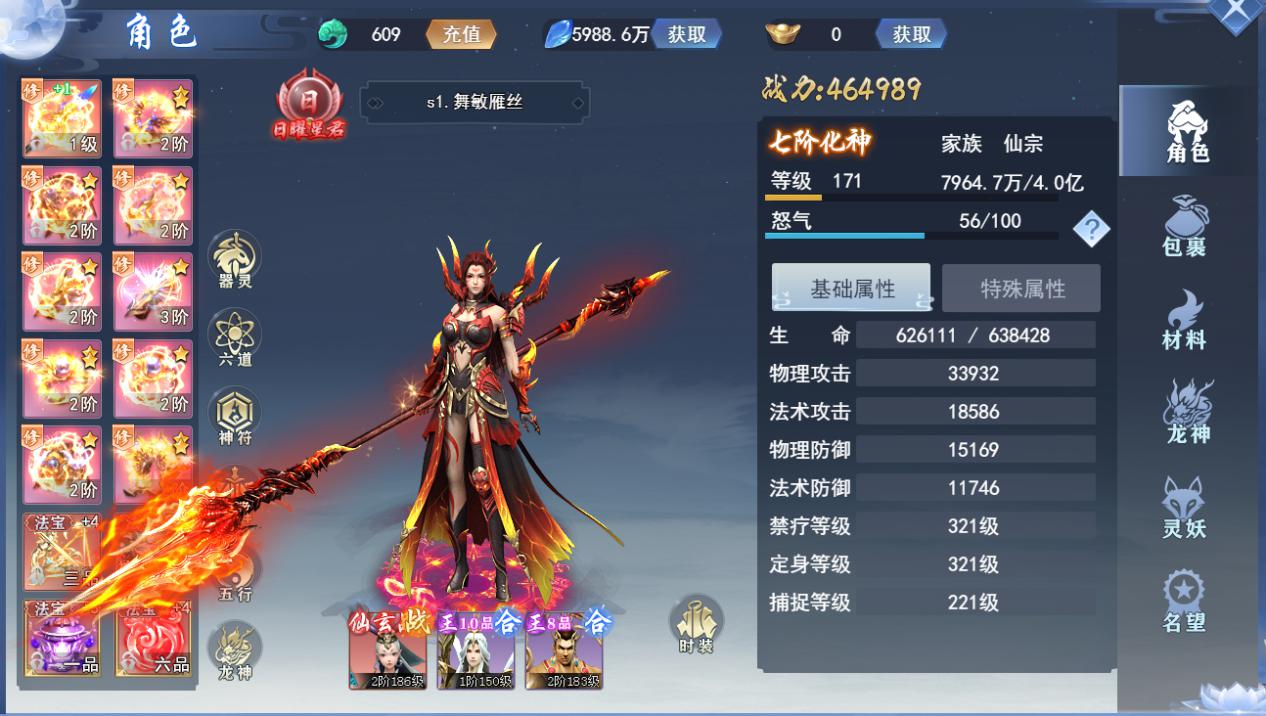Open the 神符 divine rune icon

pyautogui.click(x=235, y=416)
